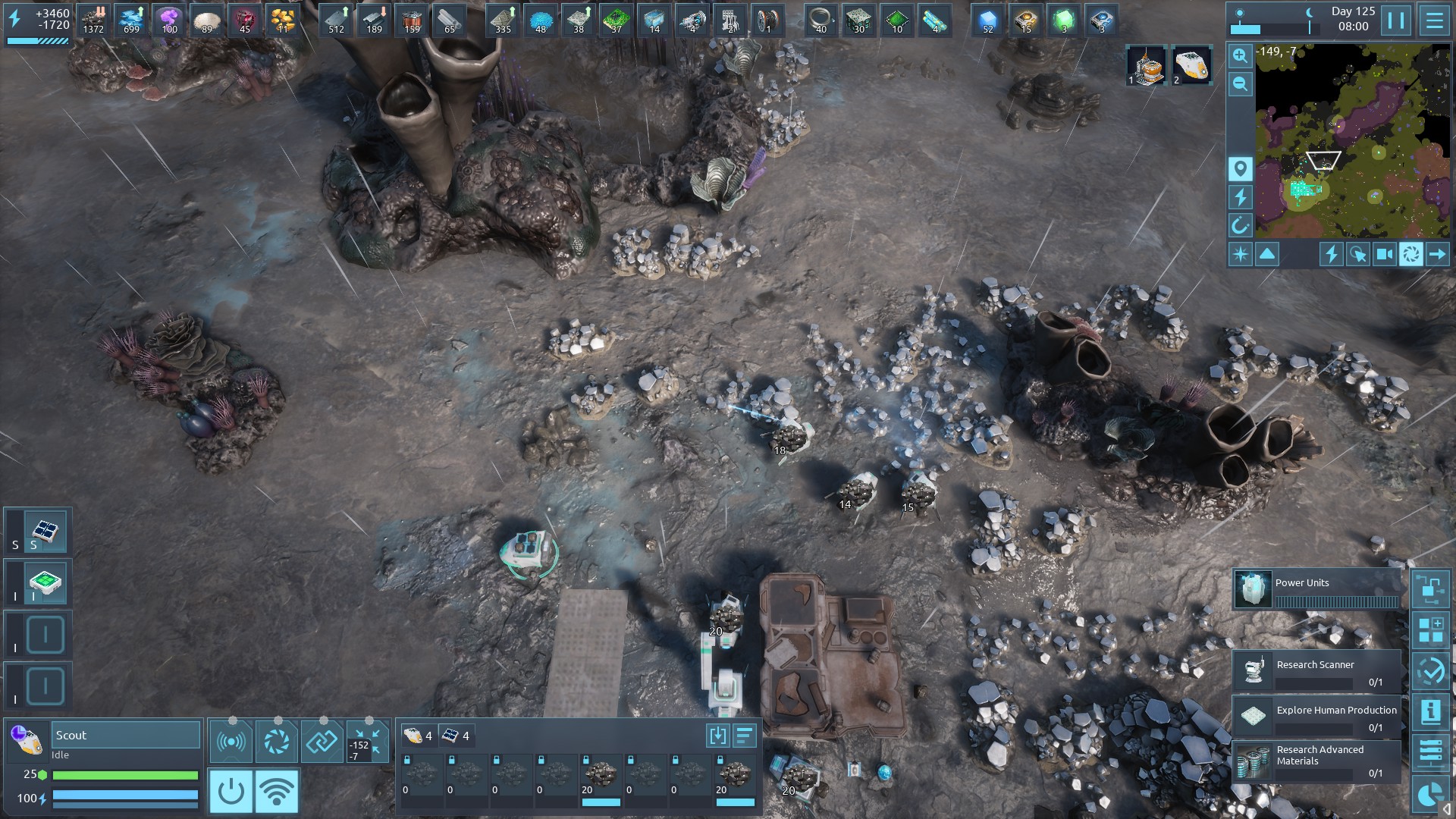Toggle the Scout's wifi signal button
The image size is (1456, 819).
click(x=276, y=791)
